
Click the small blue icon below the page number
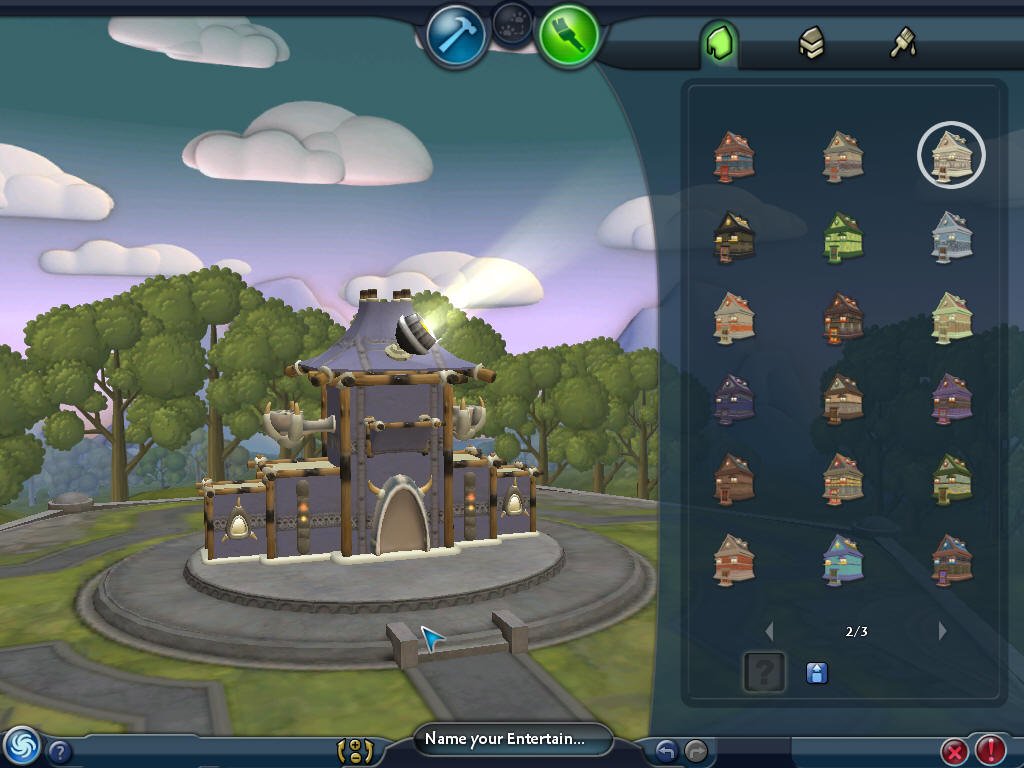pos(817,673)
